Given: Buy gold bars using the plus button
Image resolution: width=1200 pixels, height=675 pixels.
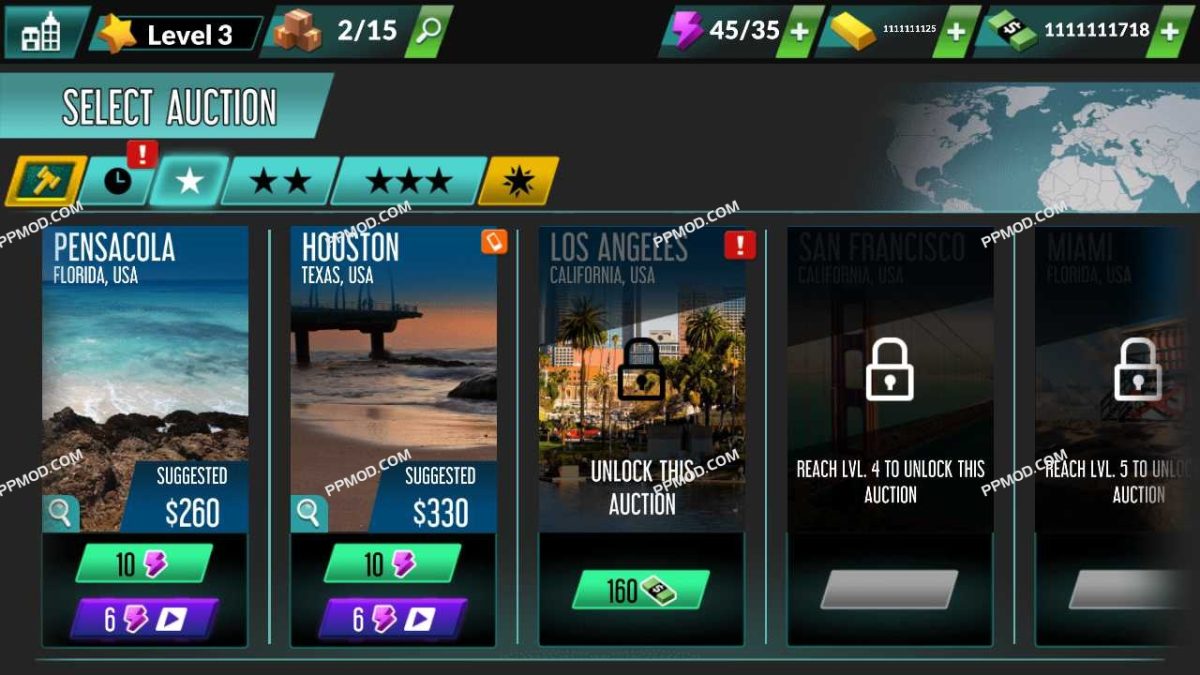Looking at the screenshot, I should (956, 31).
